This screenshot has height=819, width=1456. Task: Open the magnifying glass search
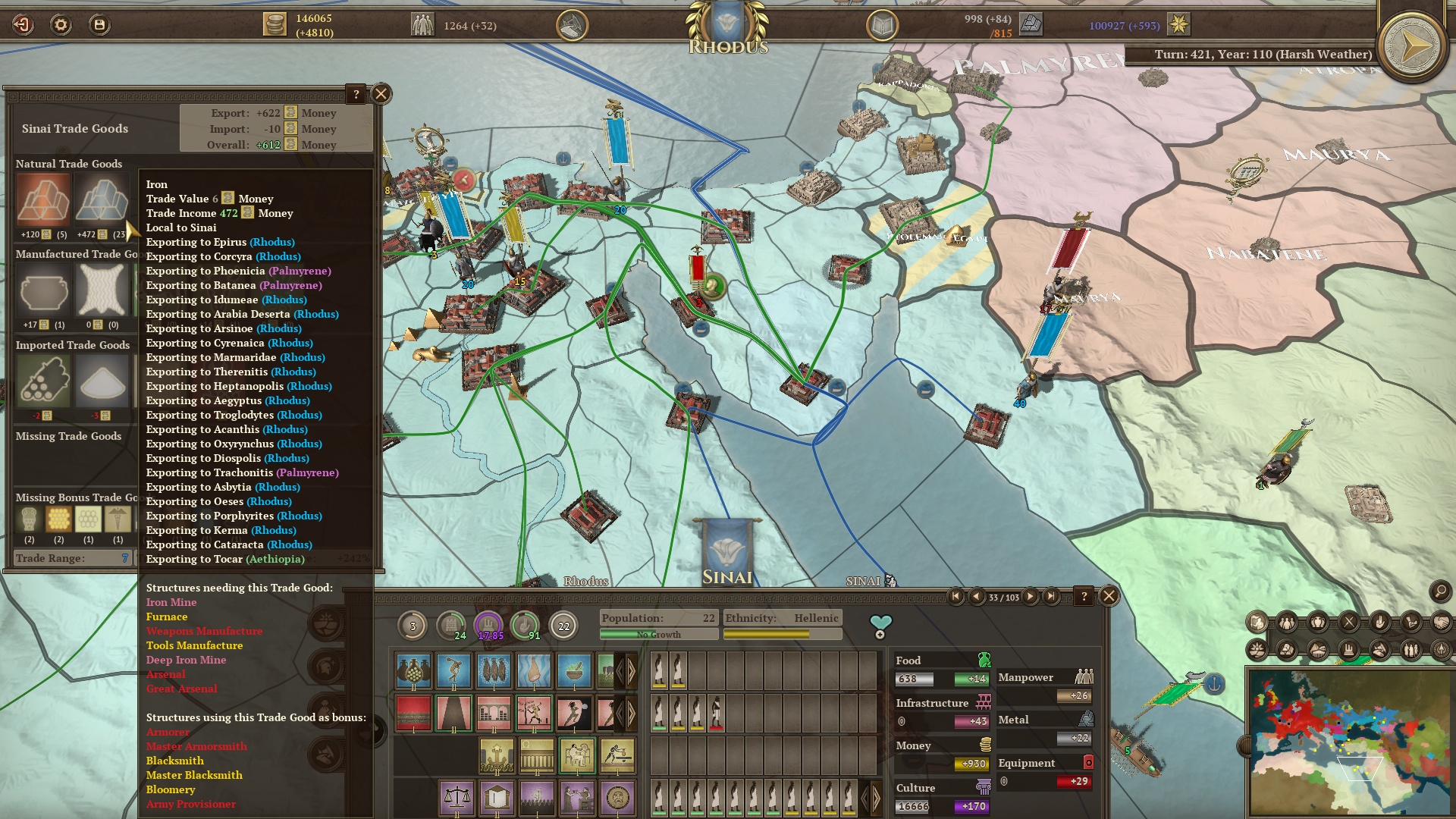[1439, 591]
